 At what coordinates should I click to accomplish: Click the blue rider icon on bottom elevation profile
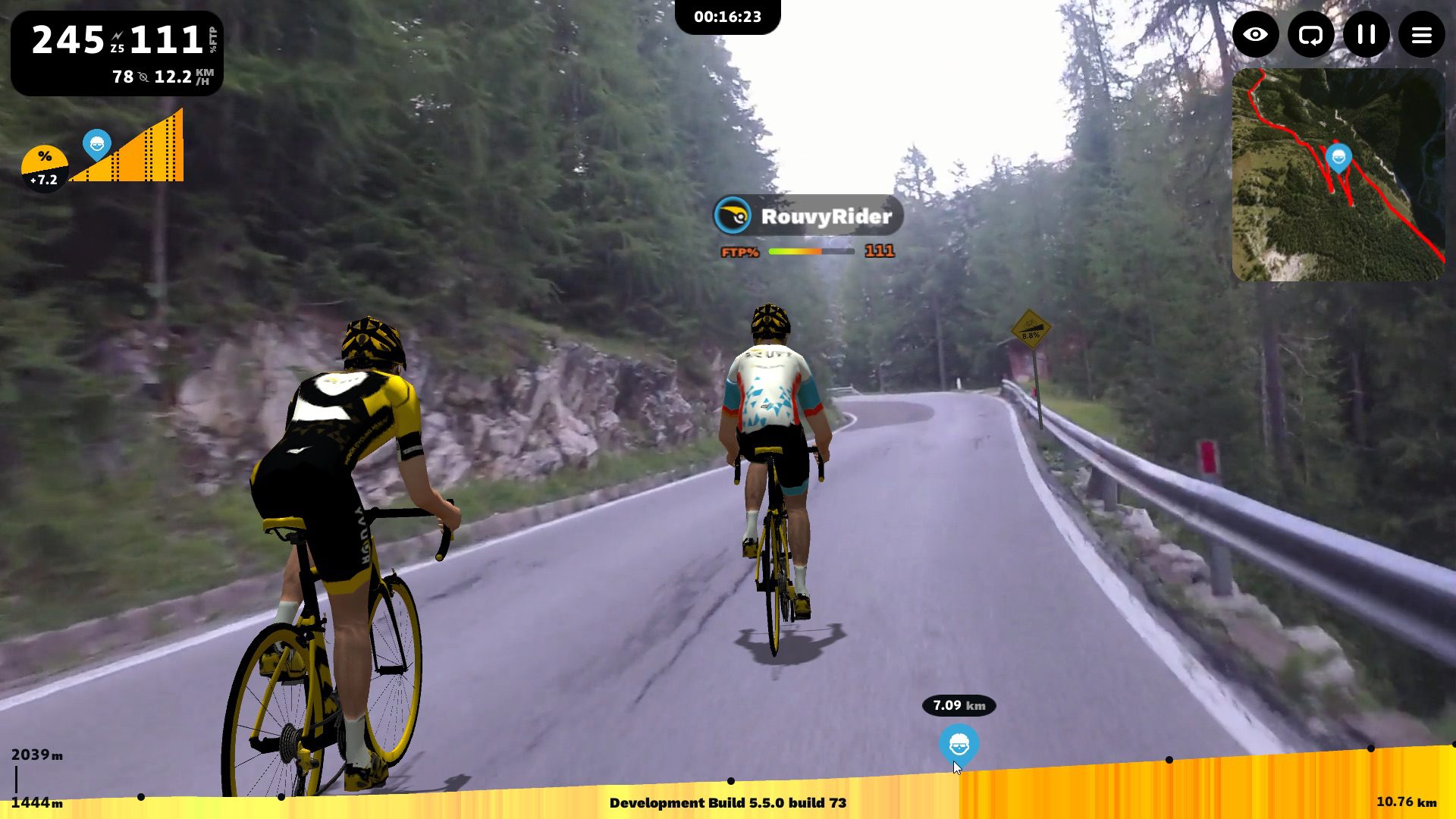[x=958, y=746]
